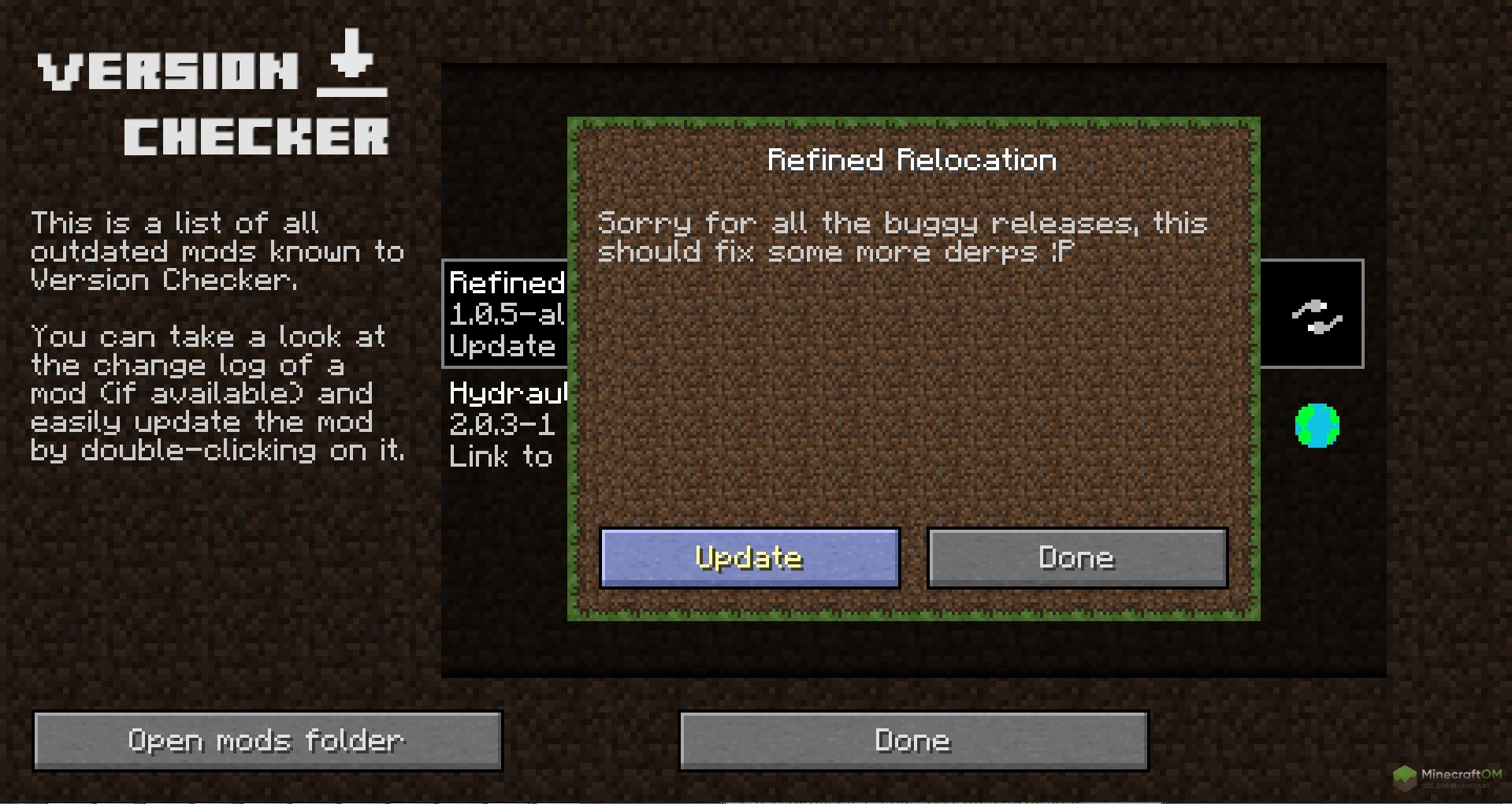1512x804 pixels.
Task: Click the blue Update button
Action: [x=749, y=558]
